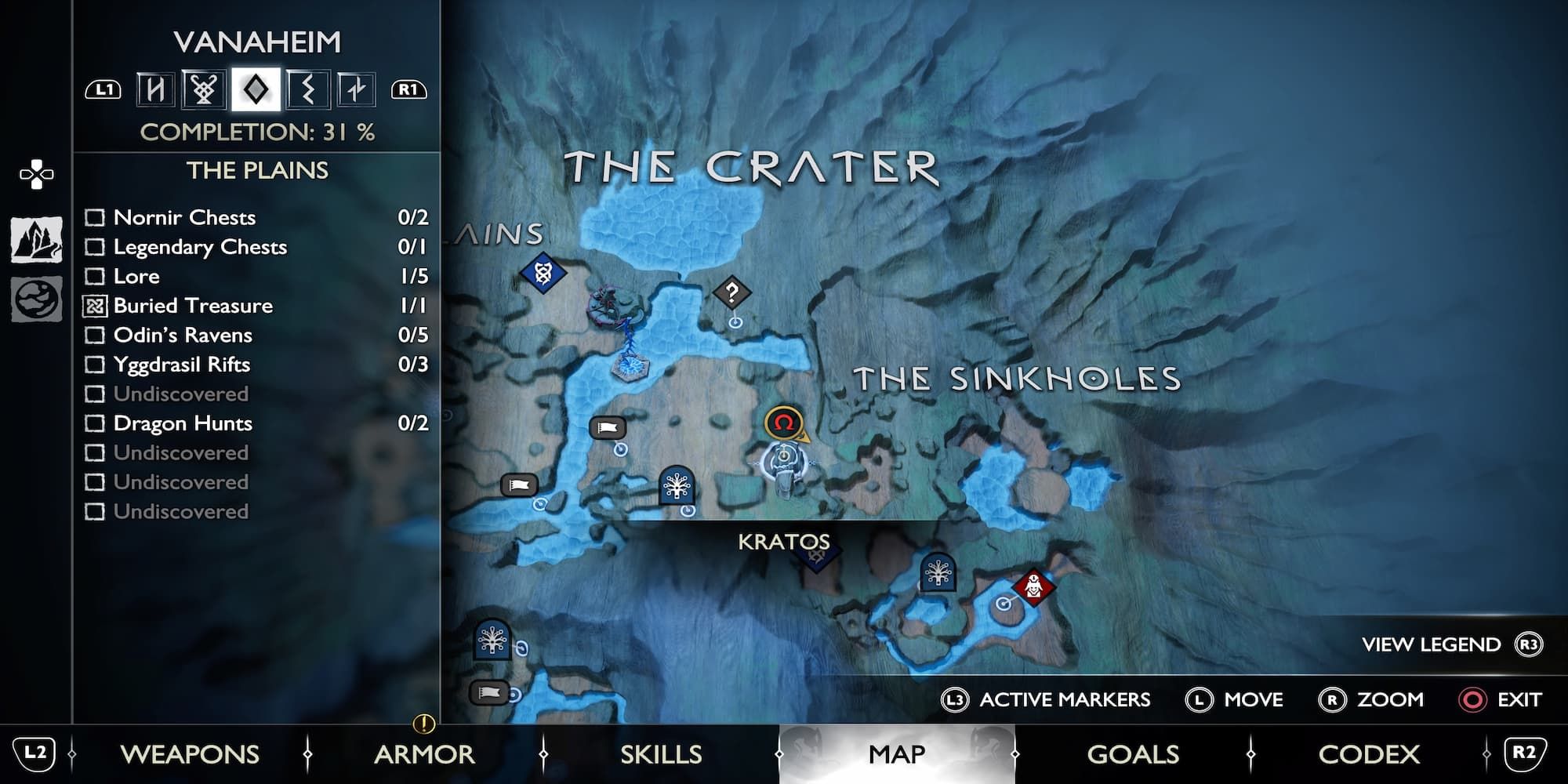Select the red boss marker on map
This screenshot has width=1568, height=784.
[x=1033, y=586]
